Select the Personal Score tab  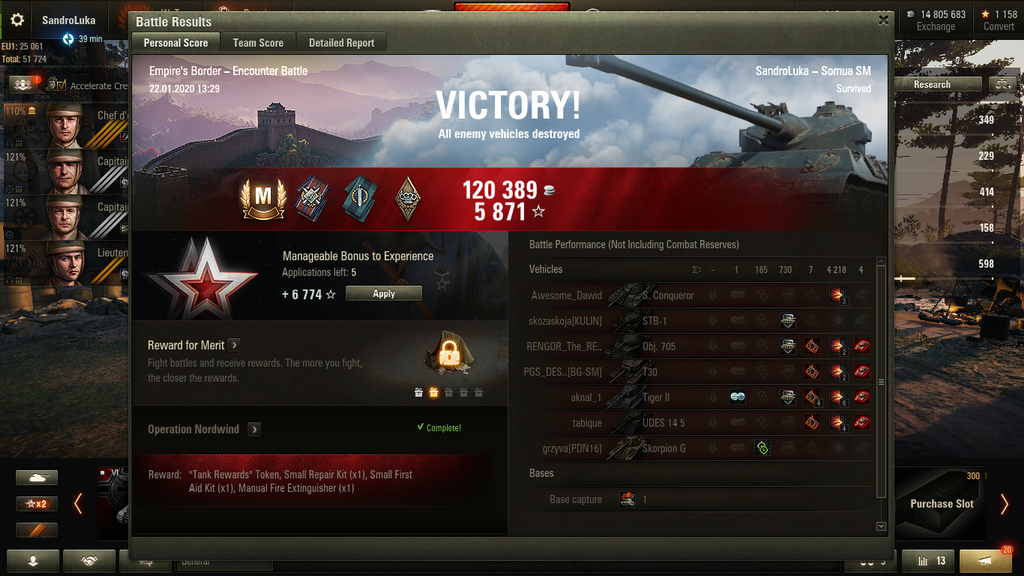pos(176,43)
